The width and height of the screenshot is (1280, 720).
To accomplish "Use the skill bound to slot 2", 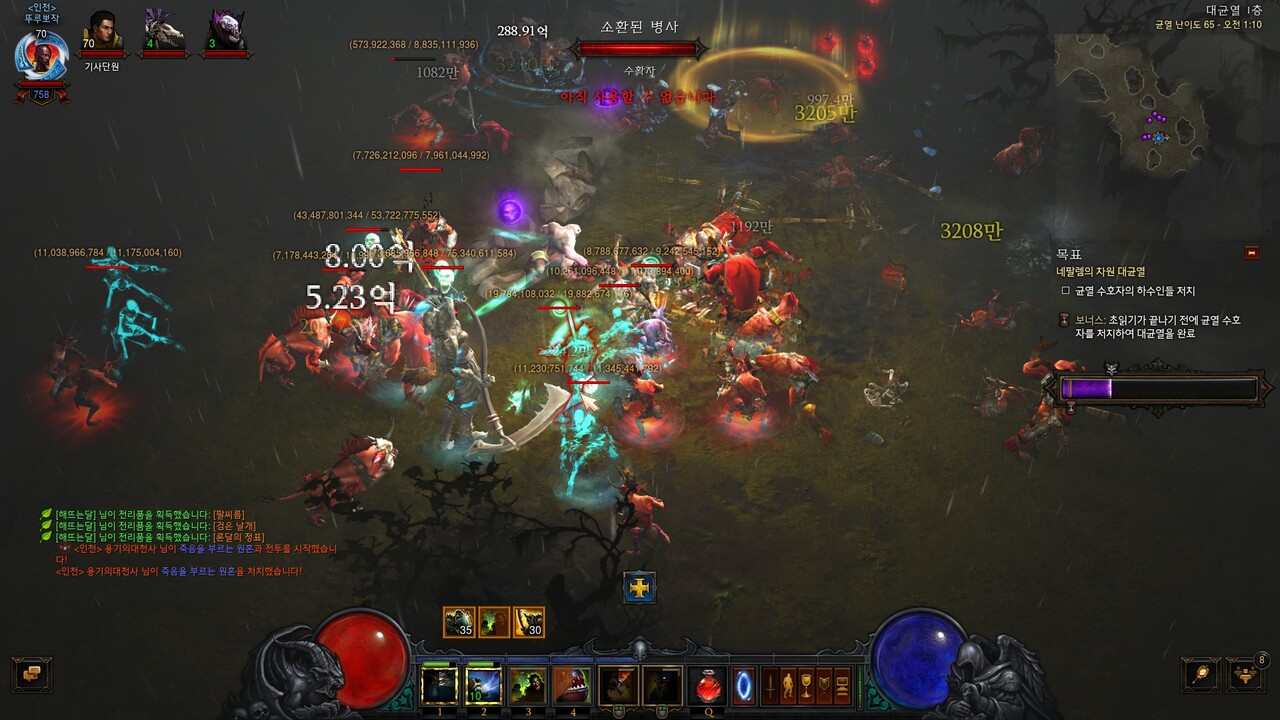I will click(483, 686).
